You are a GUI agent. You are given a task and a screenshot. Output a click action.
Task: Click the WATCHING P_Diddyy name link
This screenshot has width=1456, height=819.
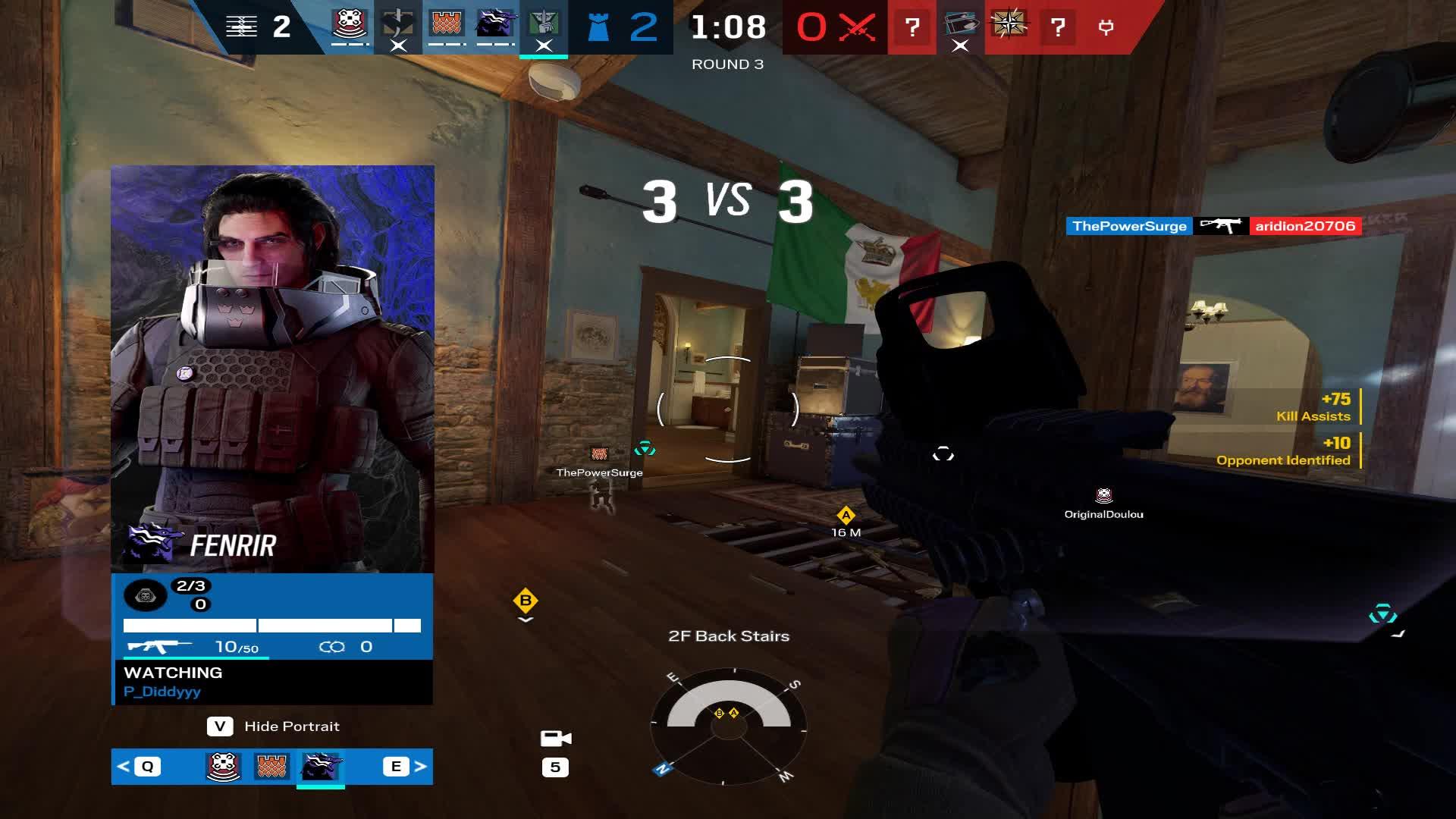pyautogui.click(x=162, y=691)
